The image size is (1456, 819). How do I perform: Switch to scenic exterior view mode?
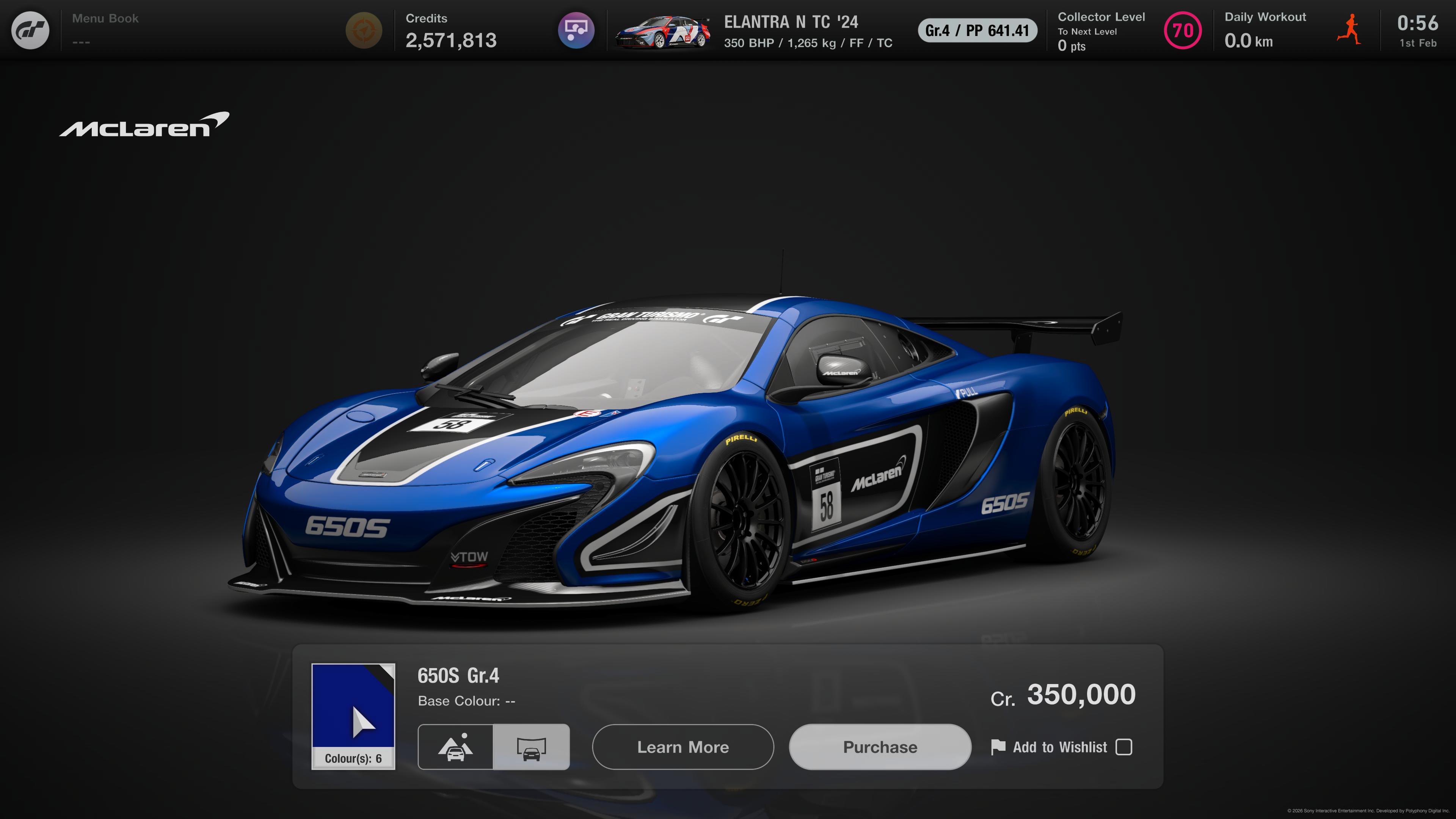[x=455, y=747]
